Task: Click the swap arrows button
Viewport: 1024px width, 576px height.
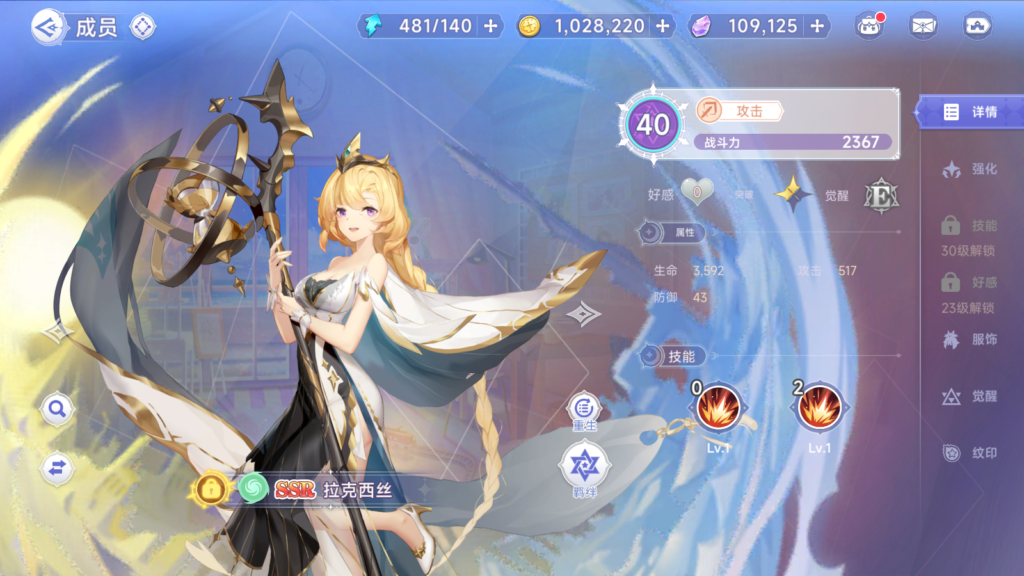Action: pos(57,467)
